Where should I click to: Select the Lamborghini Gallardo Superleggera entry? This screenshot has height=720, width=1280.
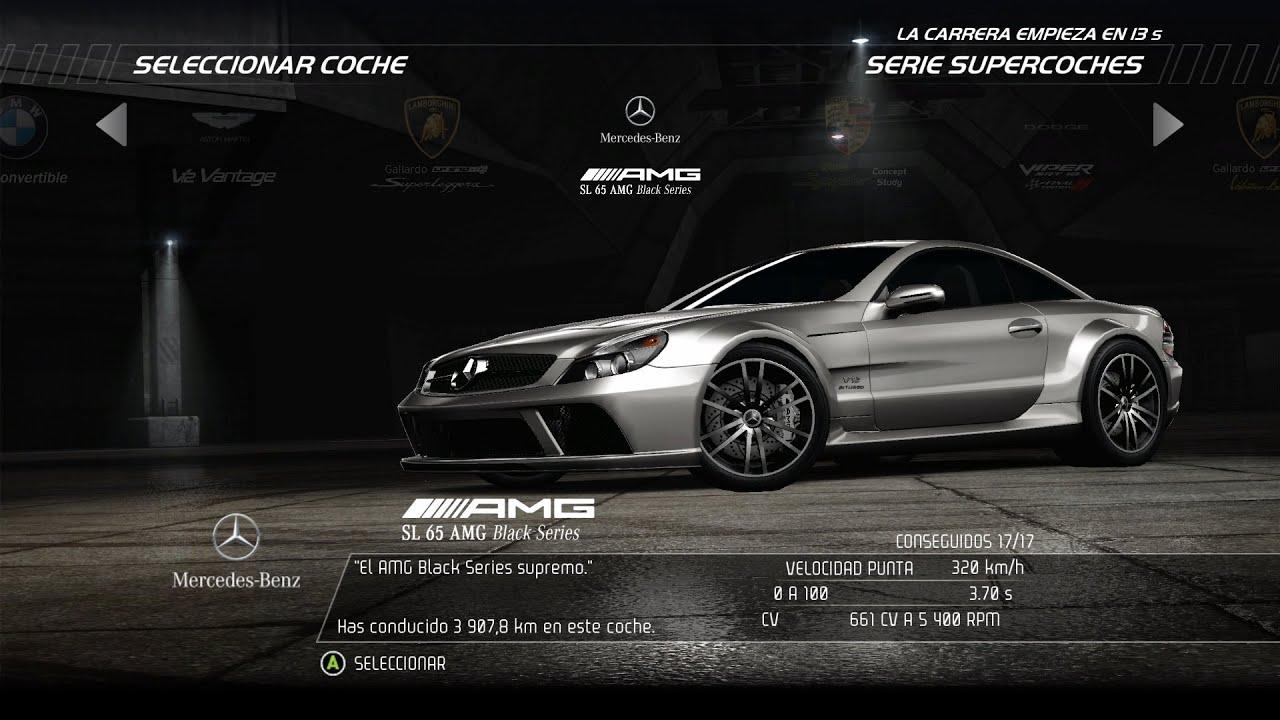pos(432,145)
